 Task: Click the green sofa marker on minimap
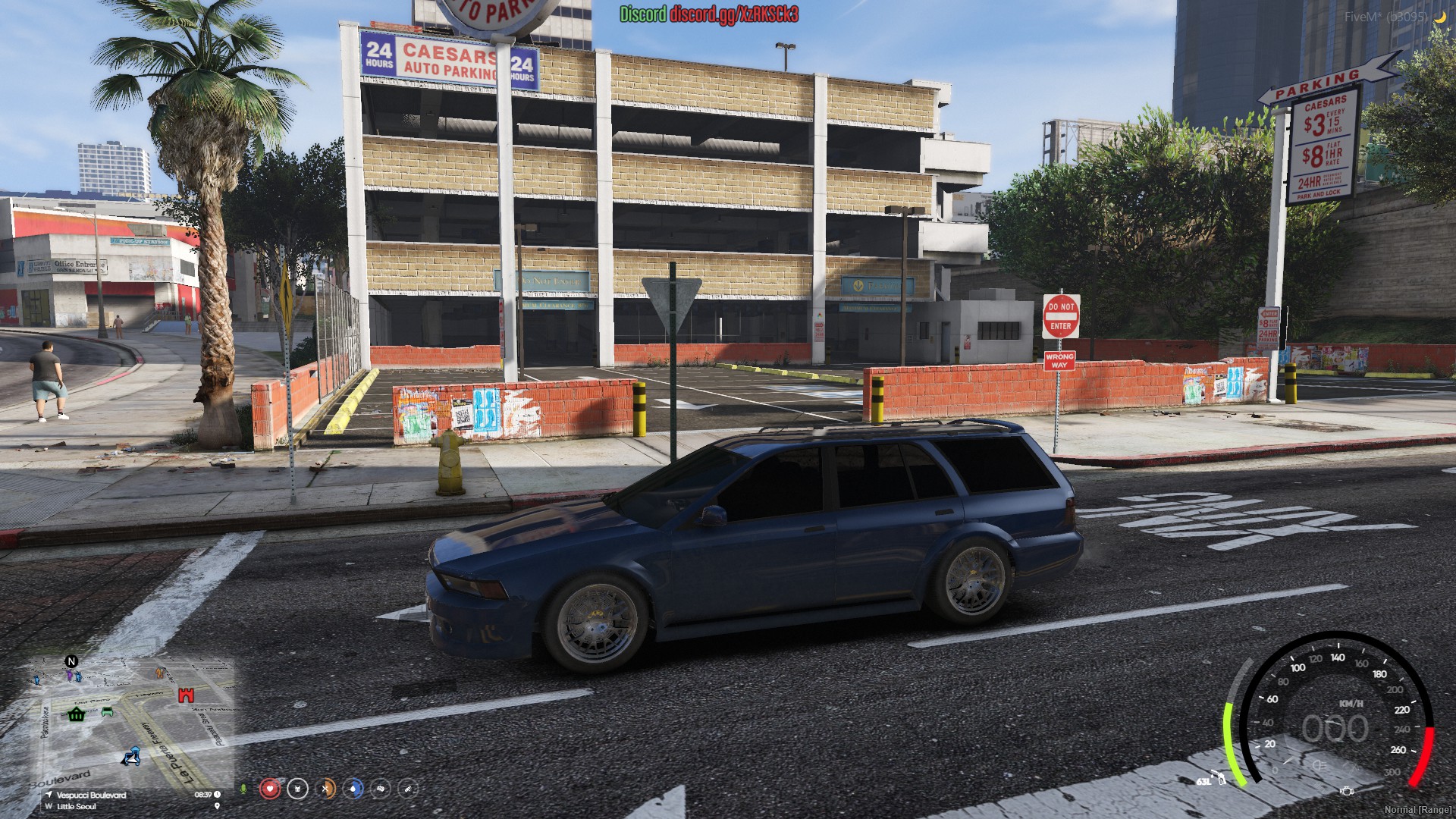click(107, 711)
